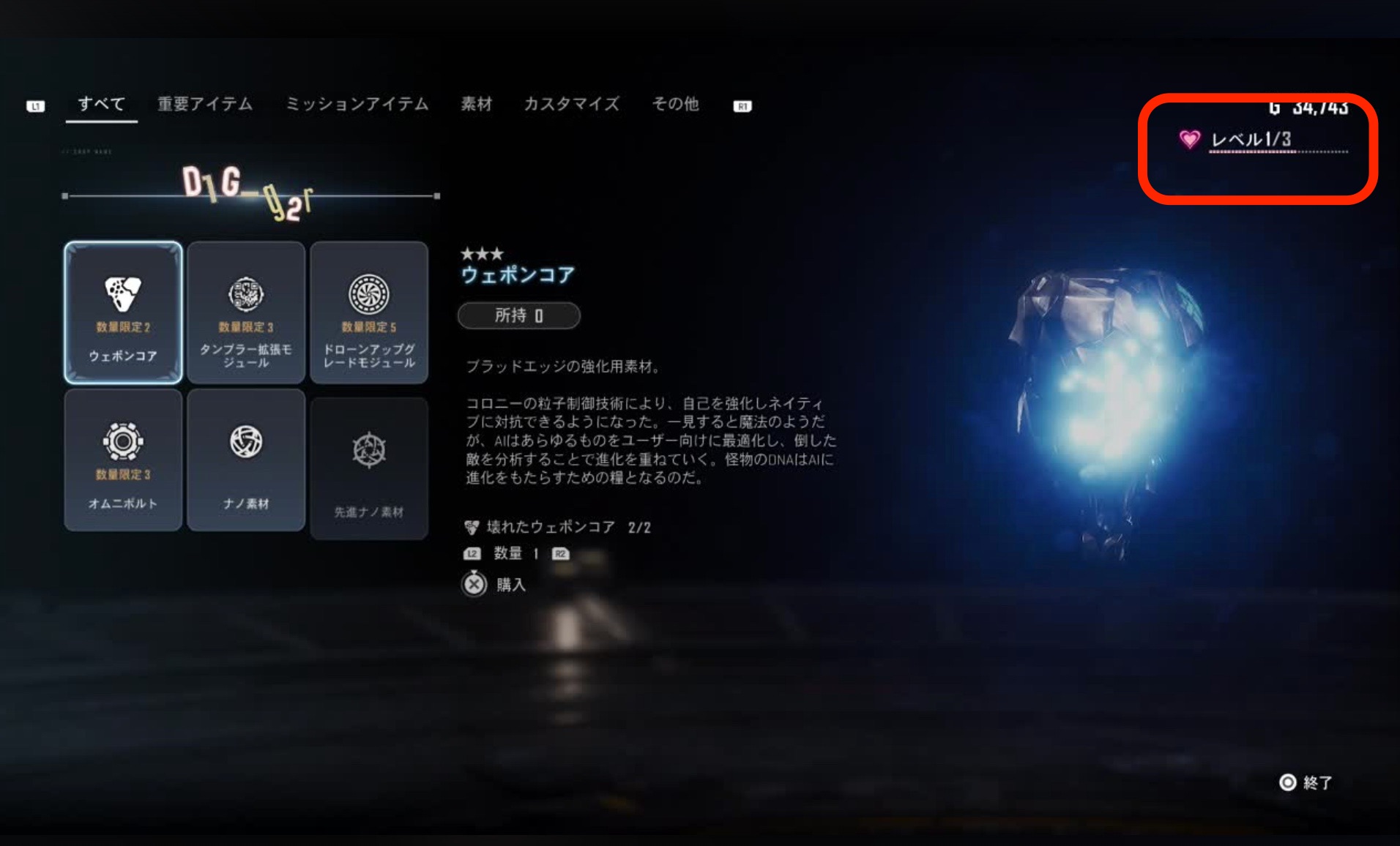Select the Advanced Nano Material icon
This screenshot has width=1400, height=846.
pyautogui.click(x=369, y=456)
